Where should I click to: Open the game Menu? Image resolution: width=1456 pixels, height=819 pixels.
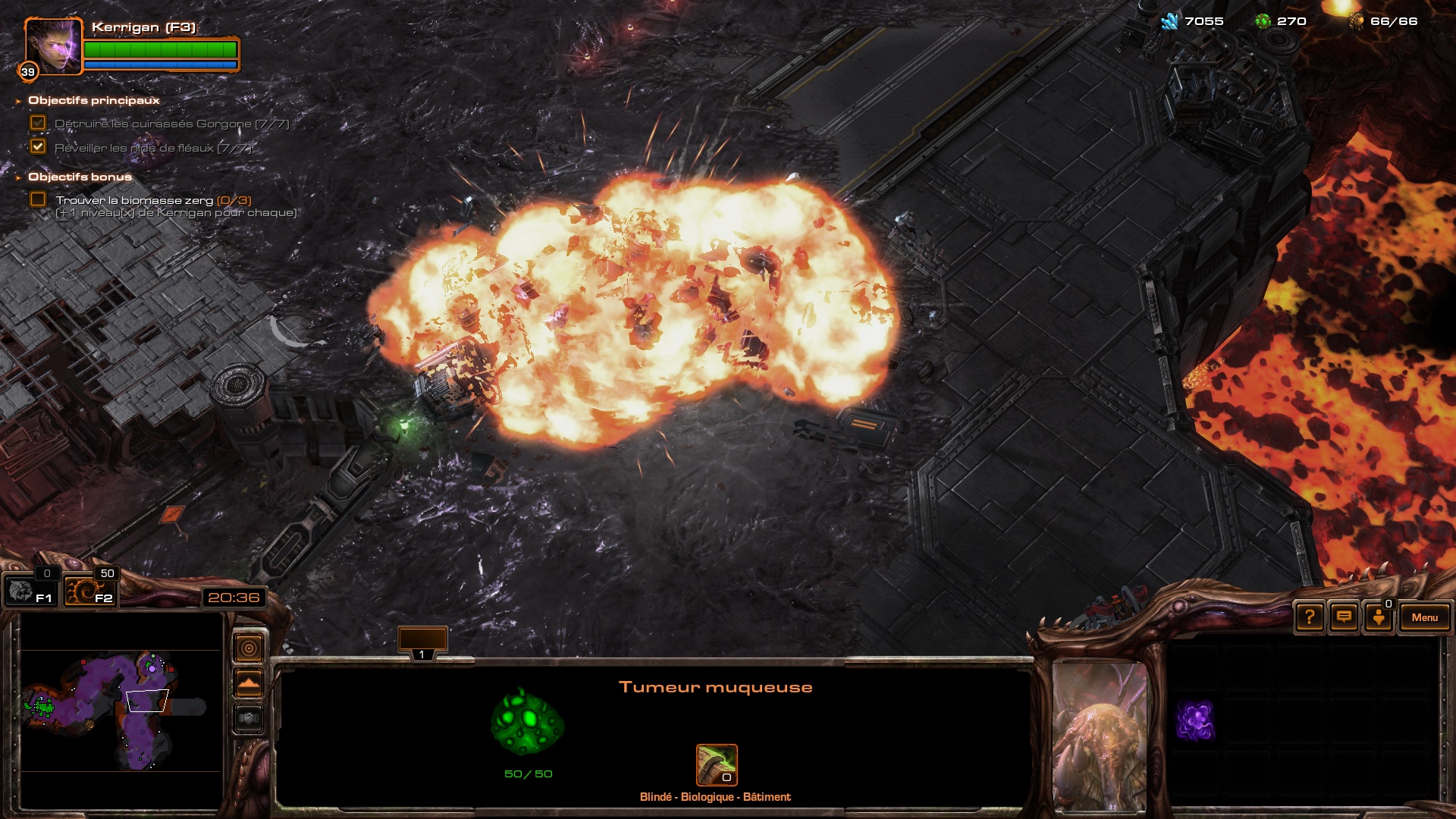click(x=1424, y=617)
